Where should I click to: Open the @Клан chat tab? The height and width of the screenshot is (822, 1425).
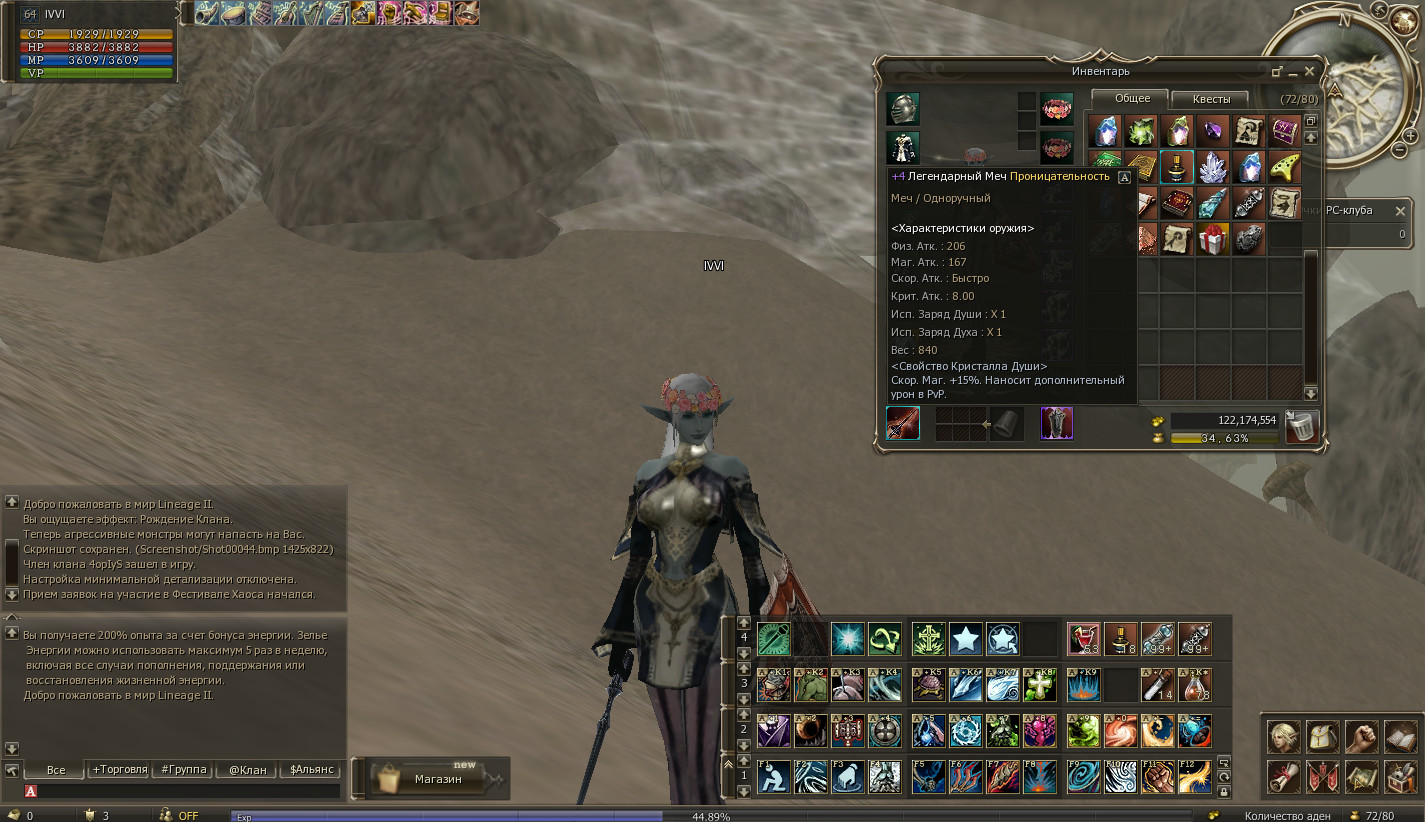click(x=247, y=770)
